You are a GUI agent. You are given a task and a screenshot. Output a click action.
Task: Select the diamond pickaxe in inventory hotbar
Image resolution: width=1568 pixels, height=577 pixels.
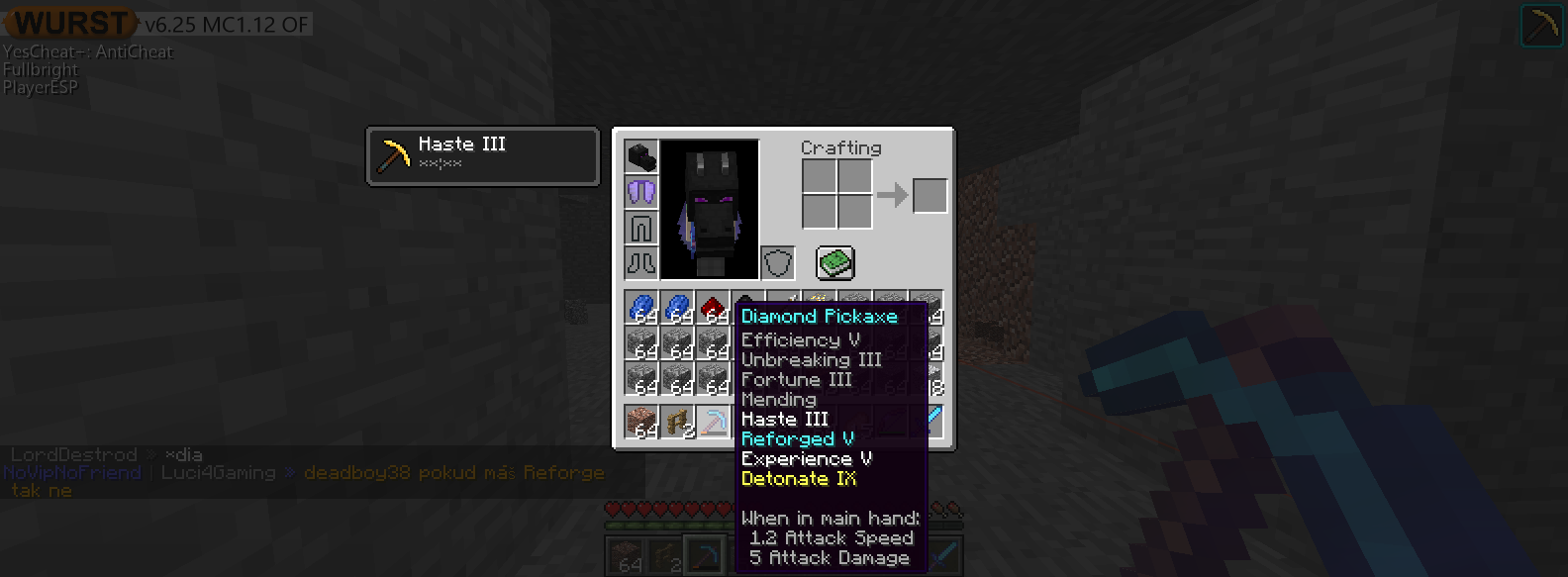(x=713, y=423)
